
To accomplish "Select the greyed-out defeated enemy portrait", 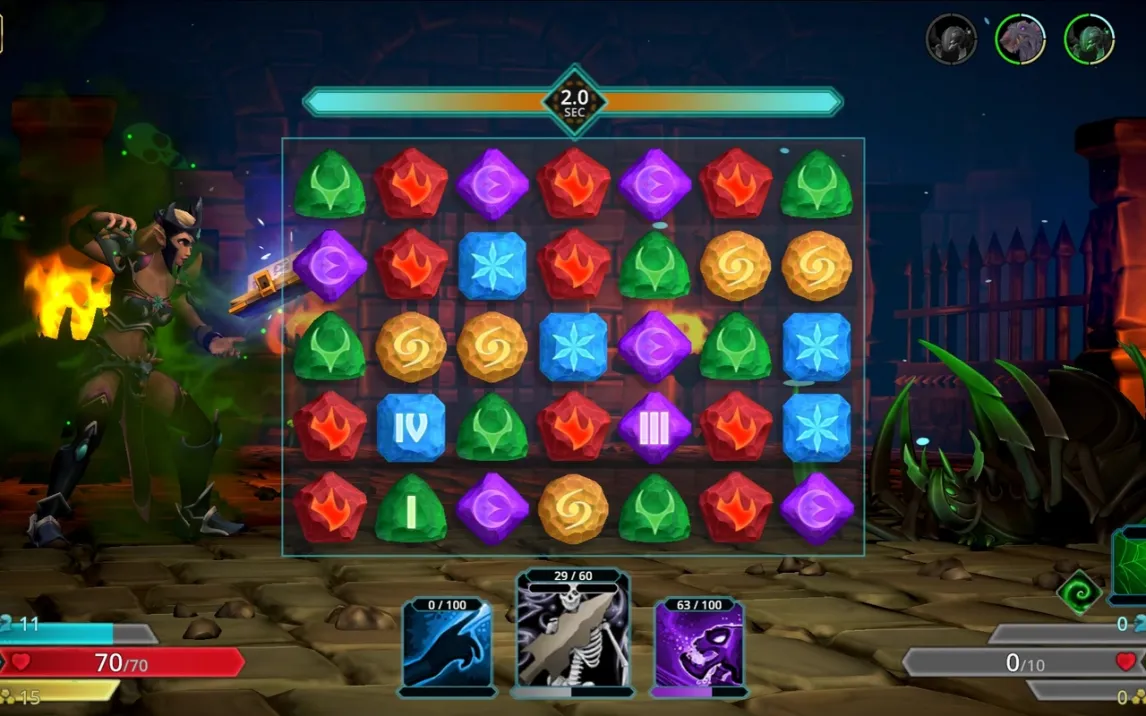I will coord(951,40).
